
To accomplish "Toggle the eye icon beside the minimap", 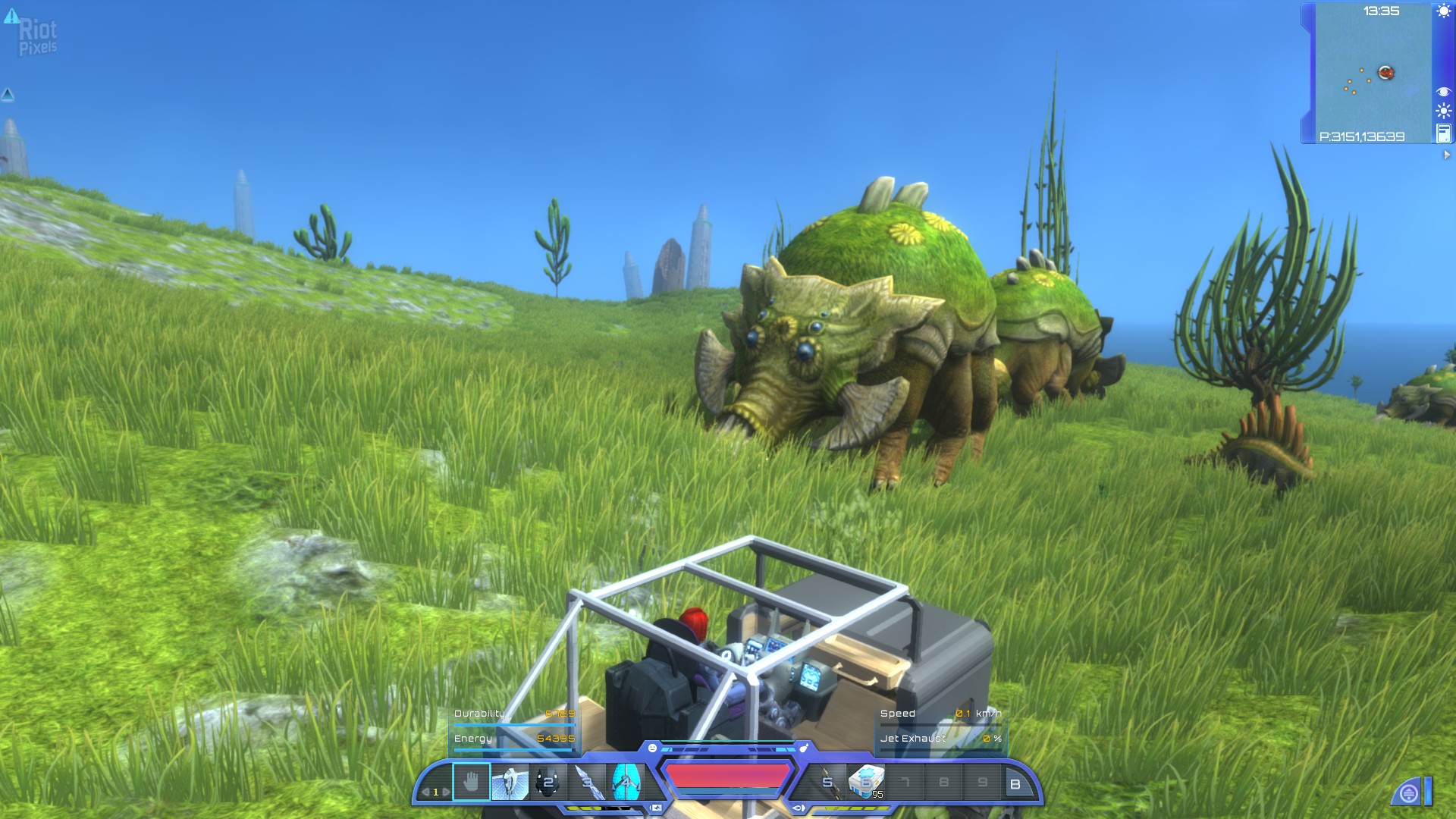I will tap(1443, 92).
